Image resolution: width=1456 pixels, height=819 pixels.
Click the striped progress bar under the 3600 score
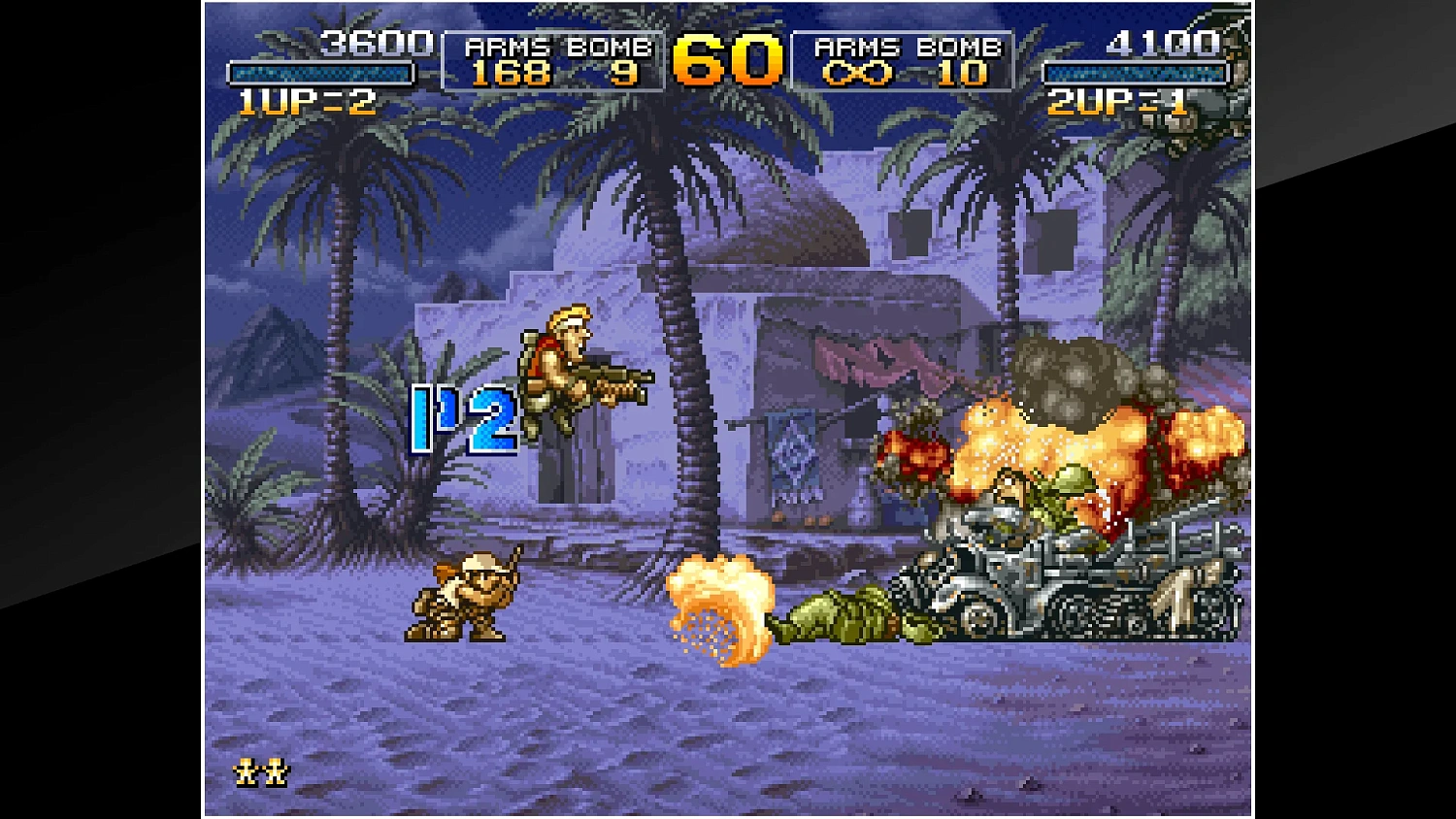pyautogui.click(x=320, y=70)
